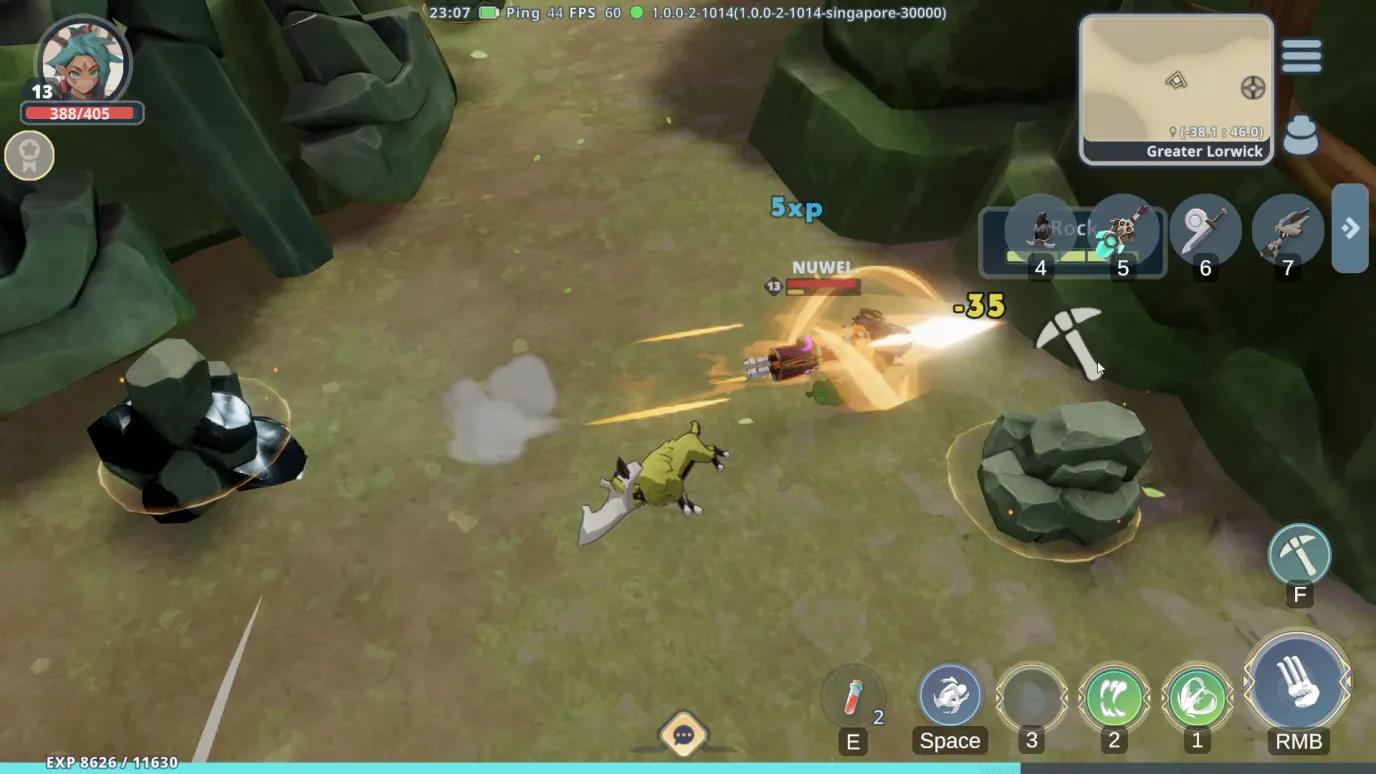Screen dimensions: 1376x774
Task: Open the chat bubble button
Action: click(684, 736)
